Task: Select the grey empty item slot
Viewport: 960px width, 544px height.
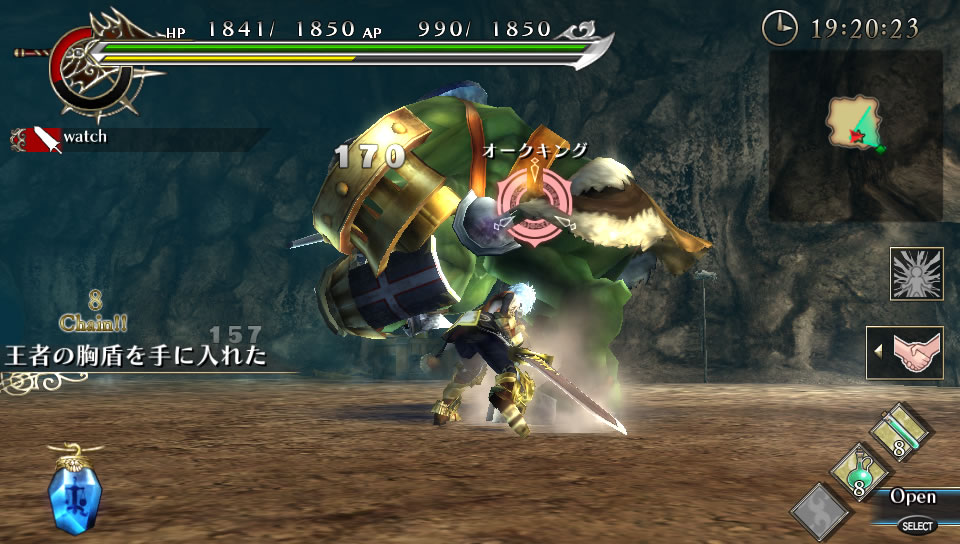Action: click(x=820, y=512)
